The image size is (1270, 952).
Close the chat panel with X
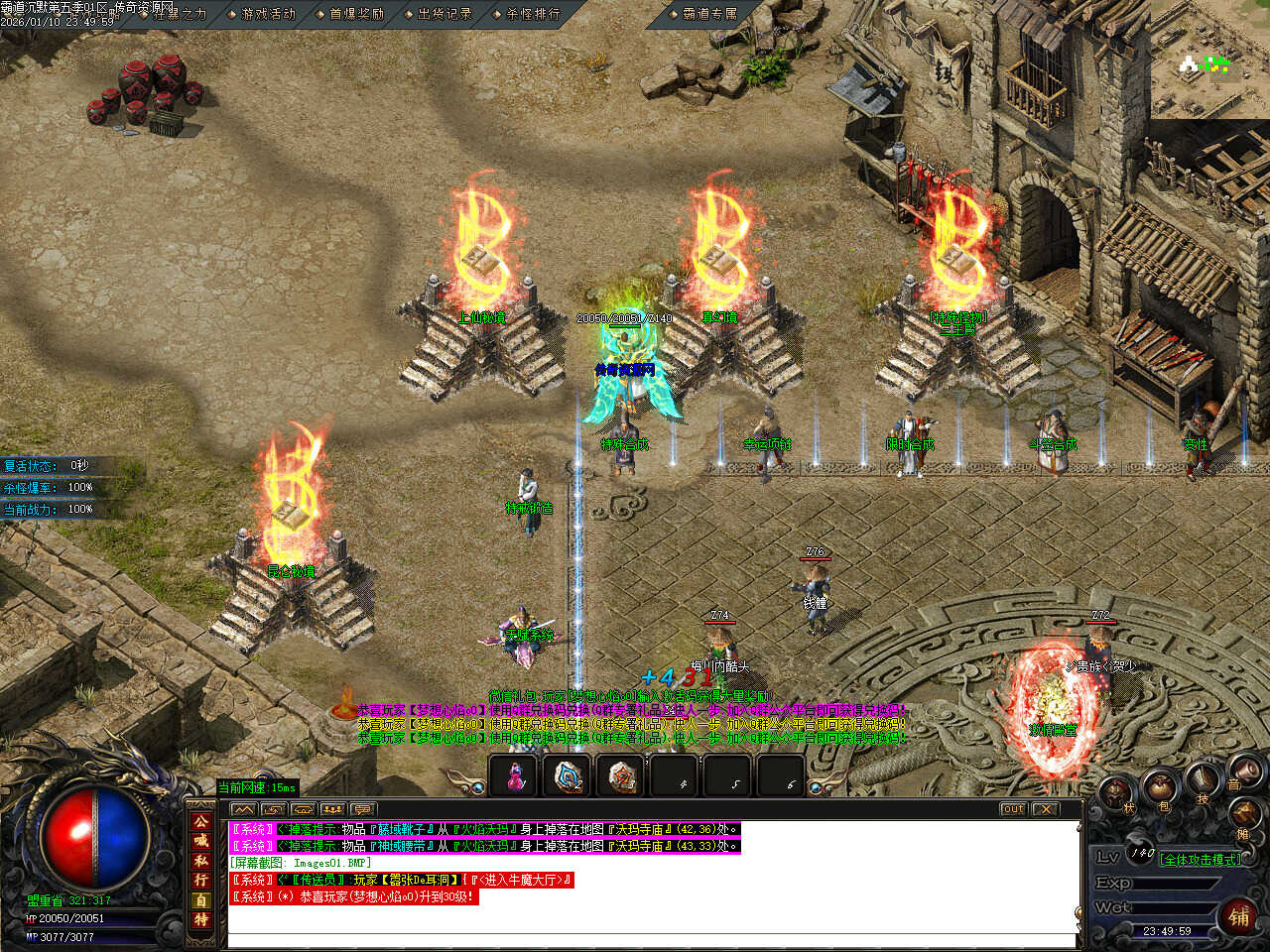[x=1045, y=809]
